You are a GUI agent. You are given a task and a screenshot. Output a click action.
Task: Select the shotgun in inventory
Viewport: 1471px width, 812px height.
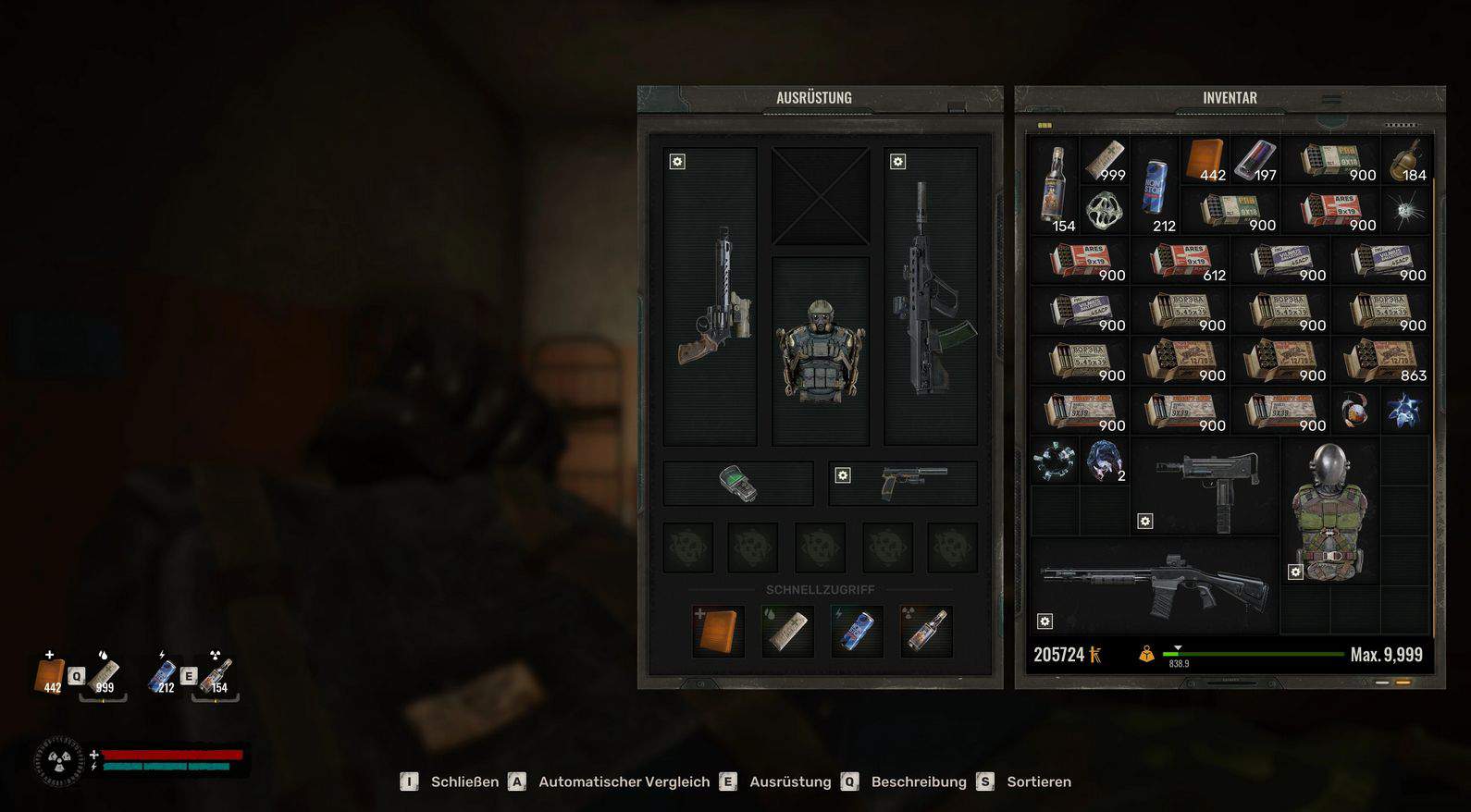1156,585
